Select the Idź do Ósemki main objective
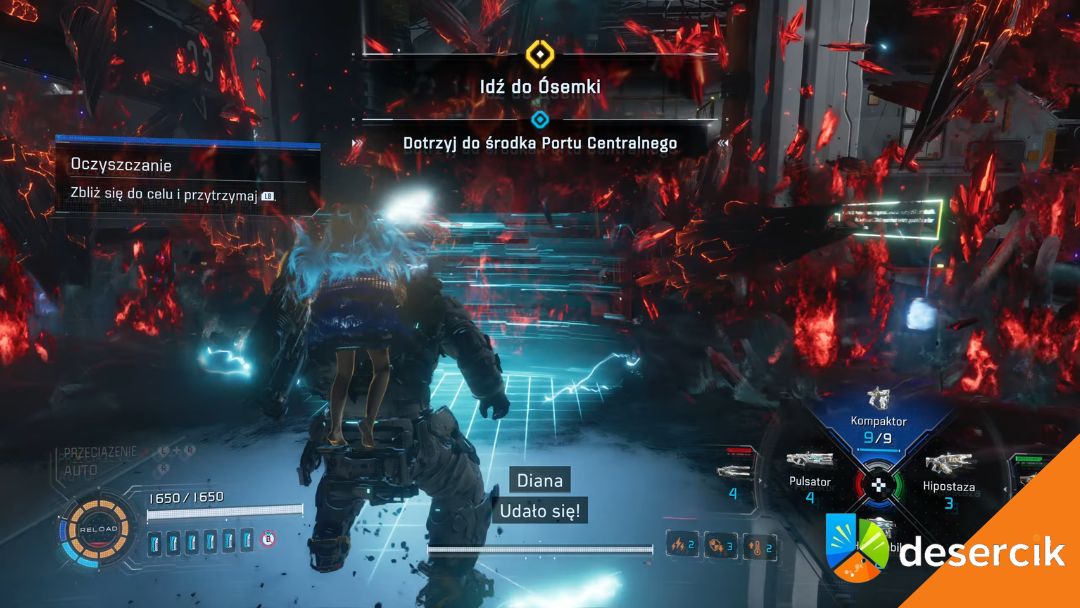This screenshot has height=608, width=1080. click(539, 87)
